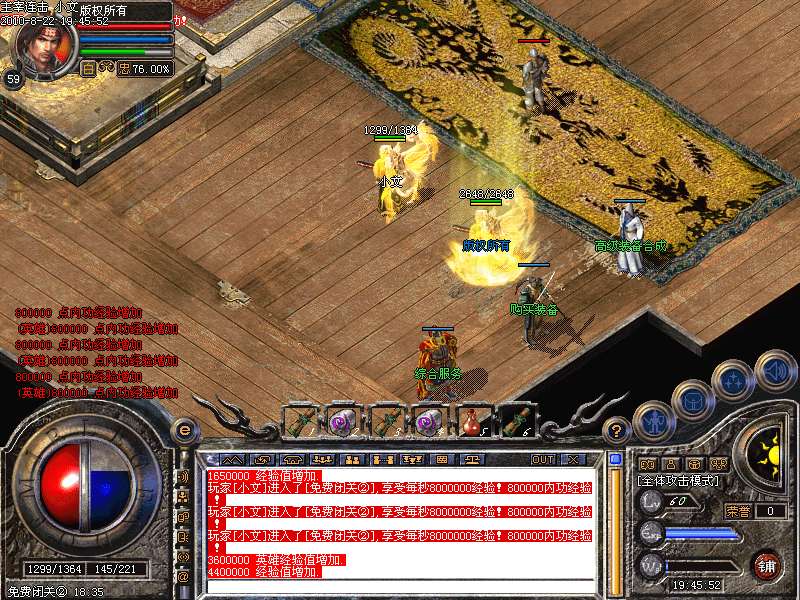
Task: Click the 荣誉 honor label
Action: point(738,511)
